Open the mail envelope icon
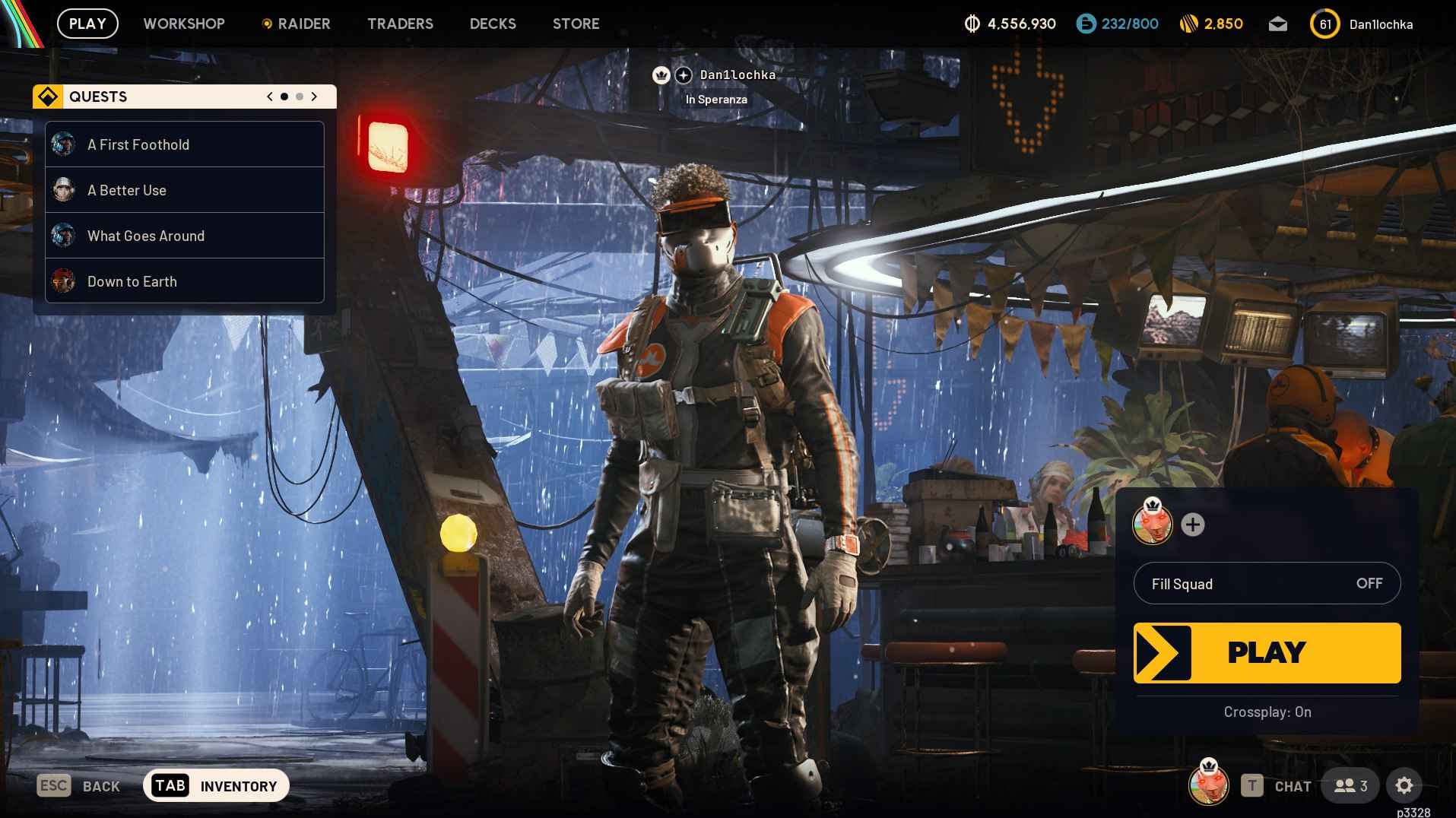Viewport: 1456px width, 818px height. click(1278, 24)
